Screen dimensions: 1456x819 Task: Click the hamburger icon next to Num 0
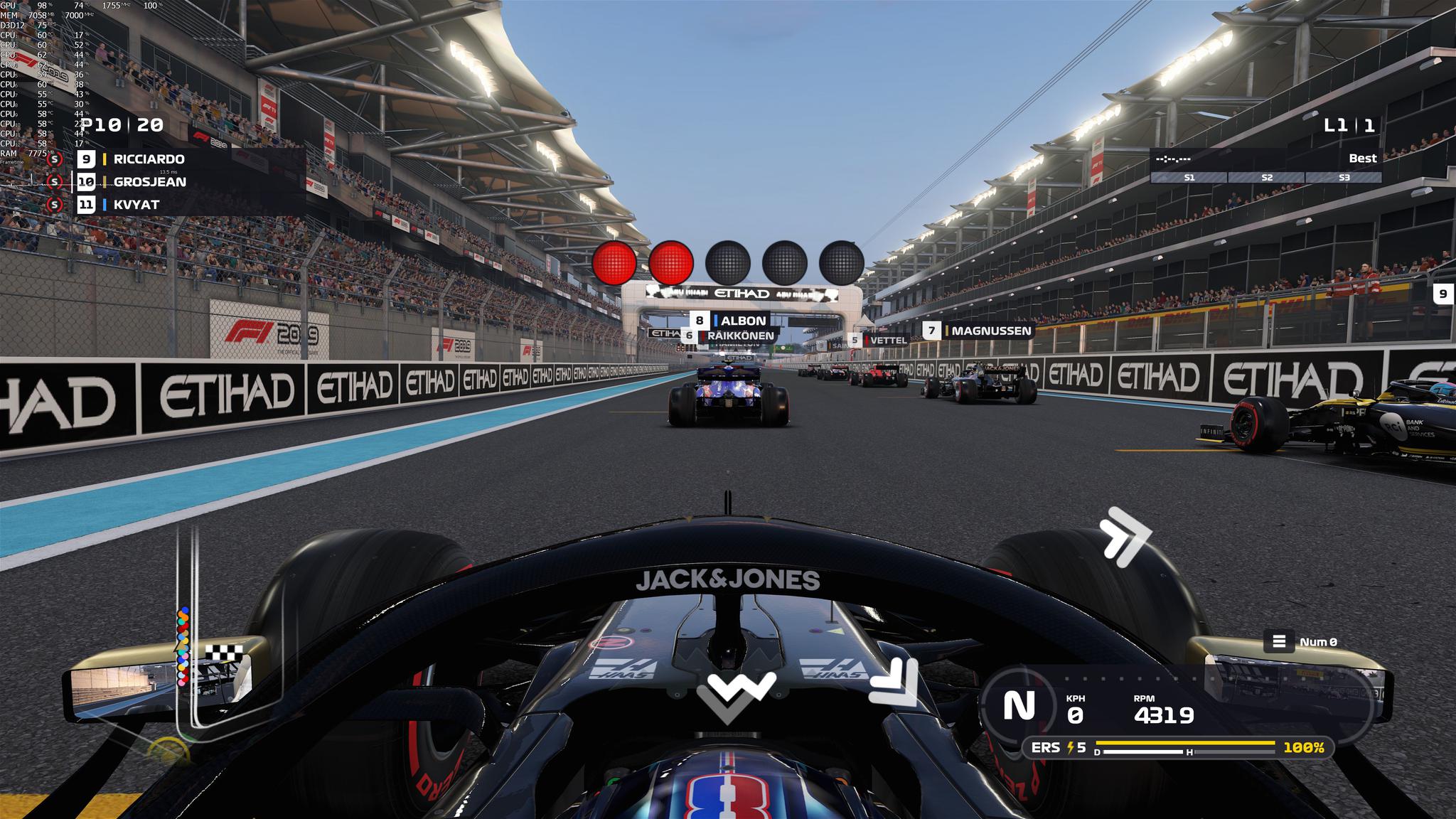click(1280, 641)
